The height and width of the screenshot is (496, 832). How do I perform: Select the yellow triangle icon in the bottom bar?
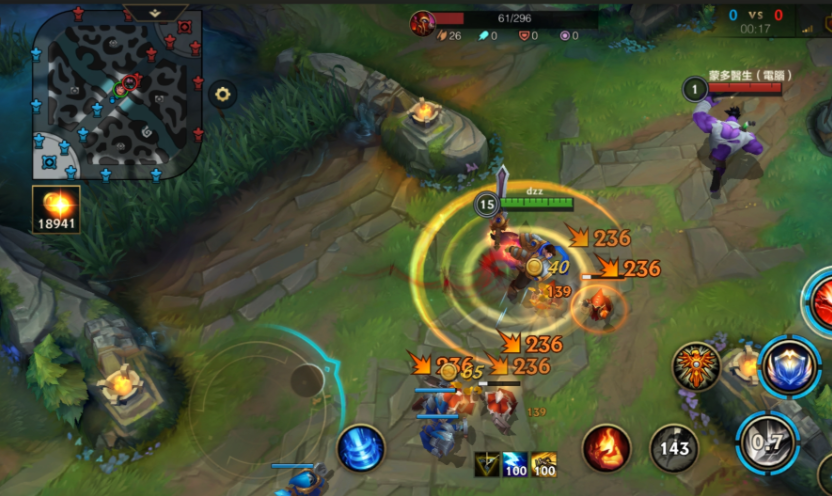tap(487, 465)
